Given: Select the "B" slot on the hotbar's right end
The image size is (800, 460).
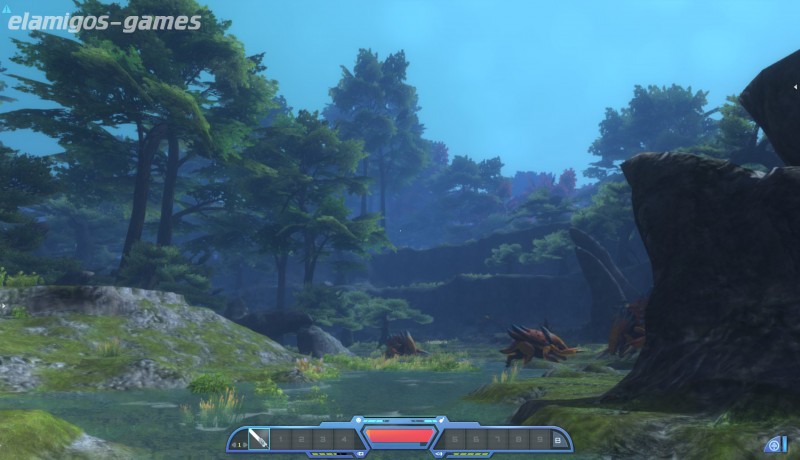Looking at the screenshot, I should (557, 439).
